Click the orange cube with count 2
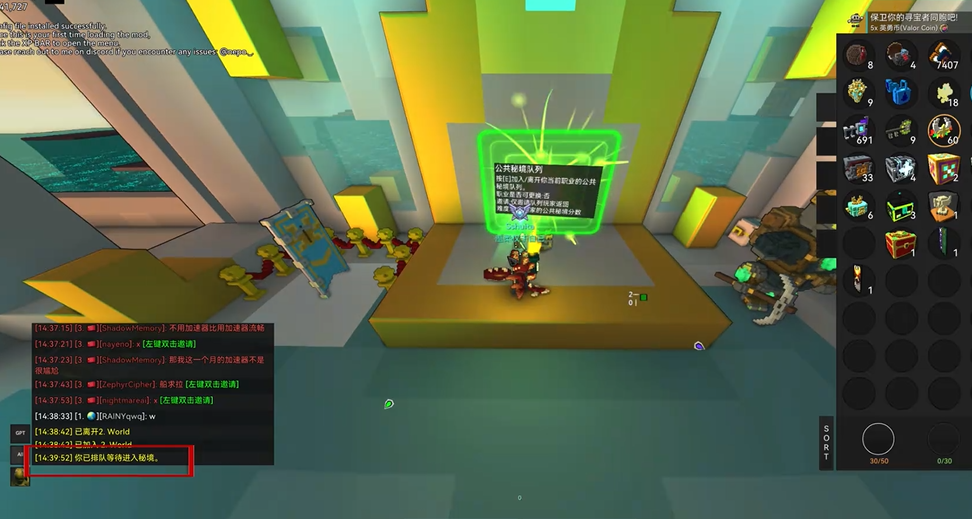The width and height of the screenshot is (972, 519). pos(943,168)
